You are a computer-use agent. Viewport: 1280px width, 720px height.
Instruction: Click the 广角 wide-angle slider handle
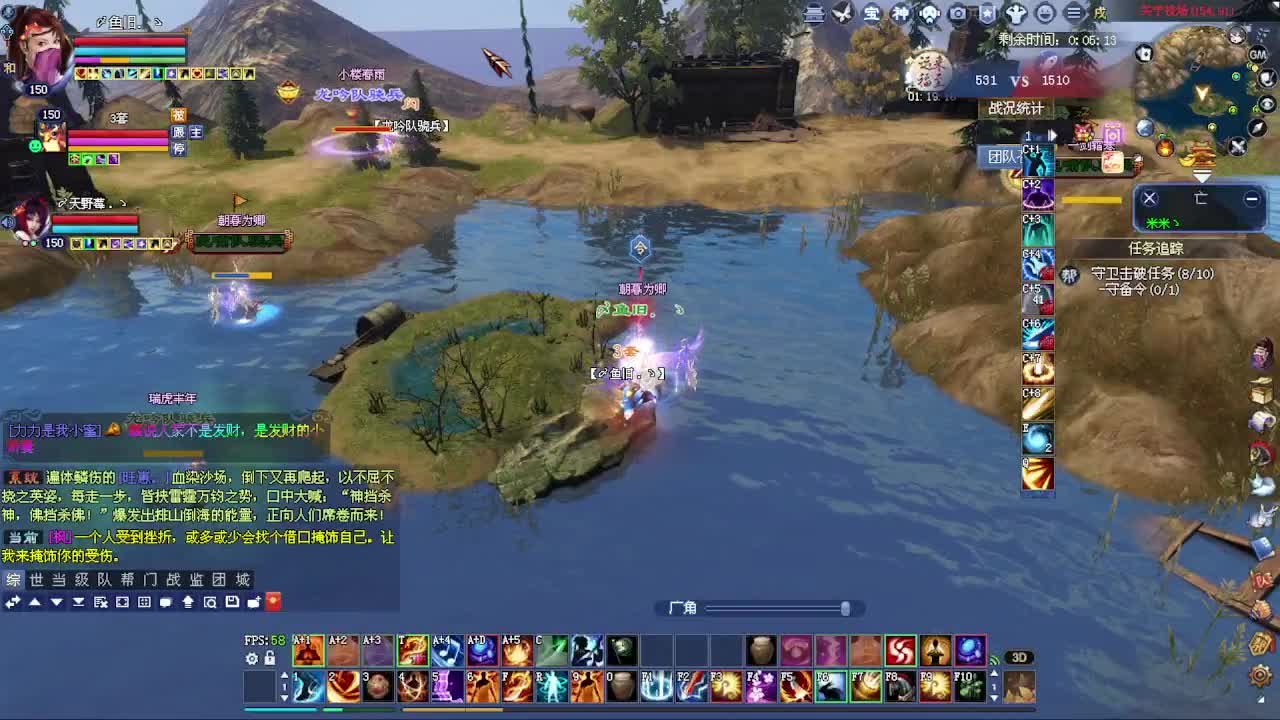845,607
